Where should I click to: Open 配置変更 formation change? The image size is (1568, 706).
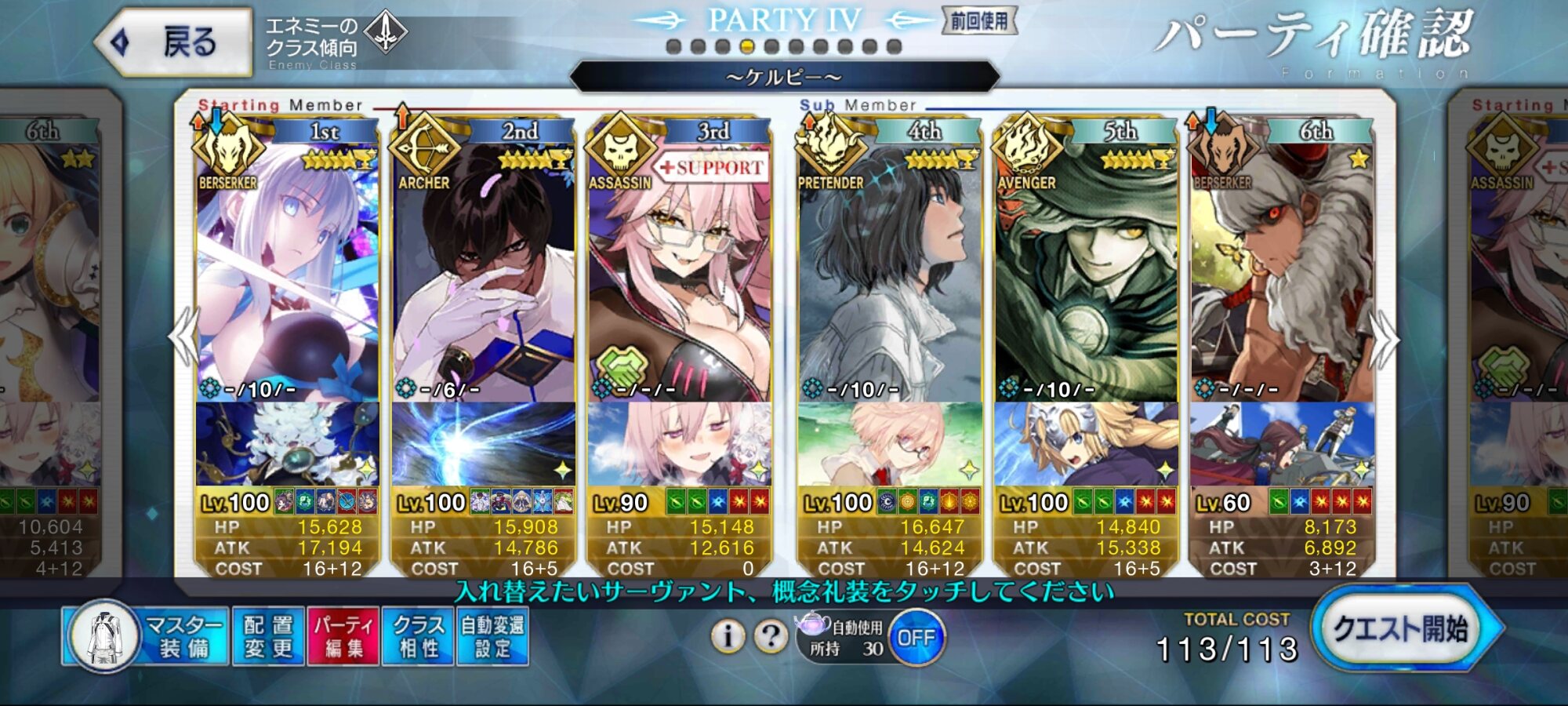(x=268, y=636)
